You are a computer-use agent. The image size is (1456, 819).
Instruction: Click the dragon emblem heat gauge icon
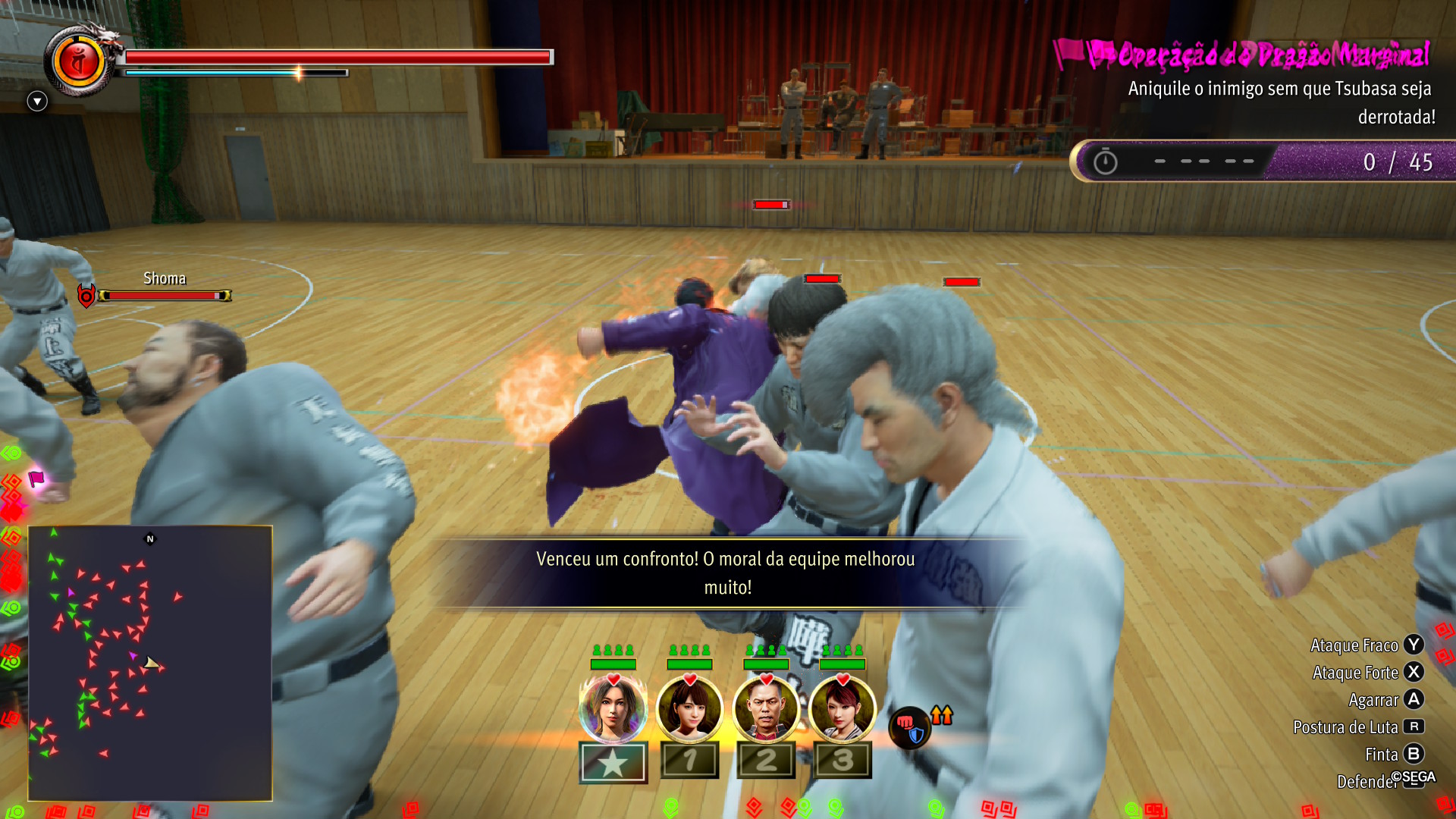(79, 61)
